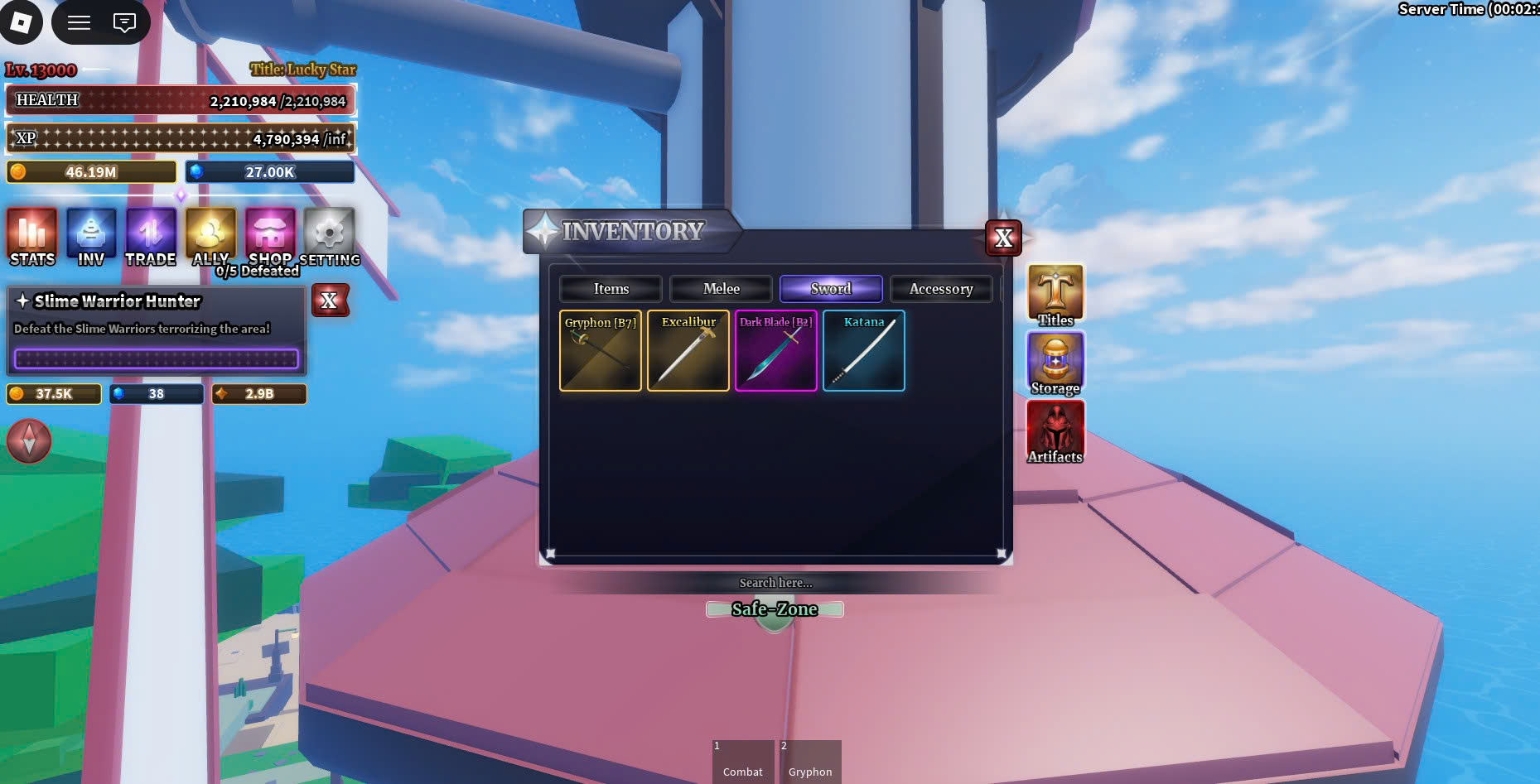Close the Inventory window
The width and height of the screenshot is (1540, 784).
[x=1003, y=238]
